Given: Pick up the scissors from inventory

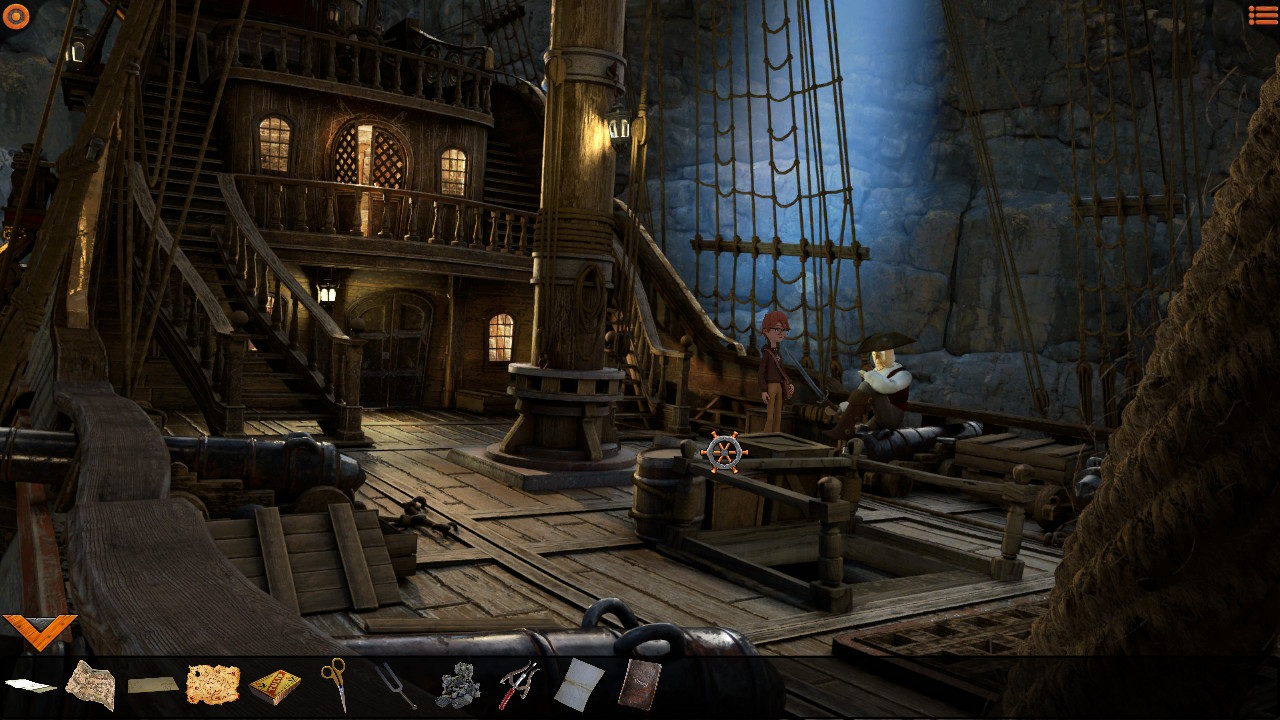Looking at the screenshot, I should [x=334, y=683].
